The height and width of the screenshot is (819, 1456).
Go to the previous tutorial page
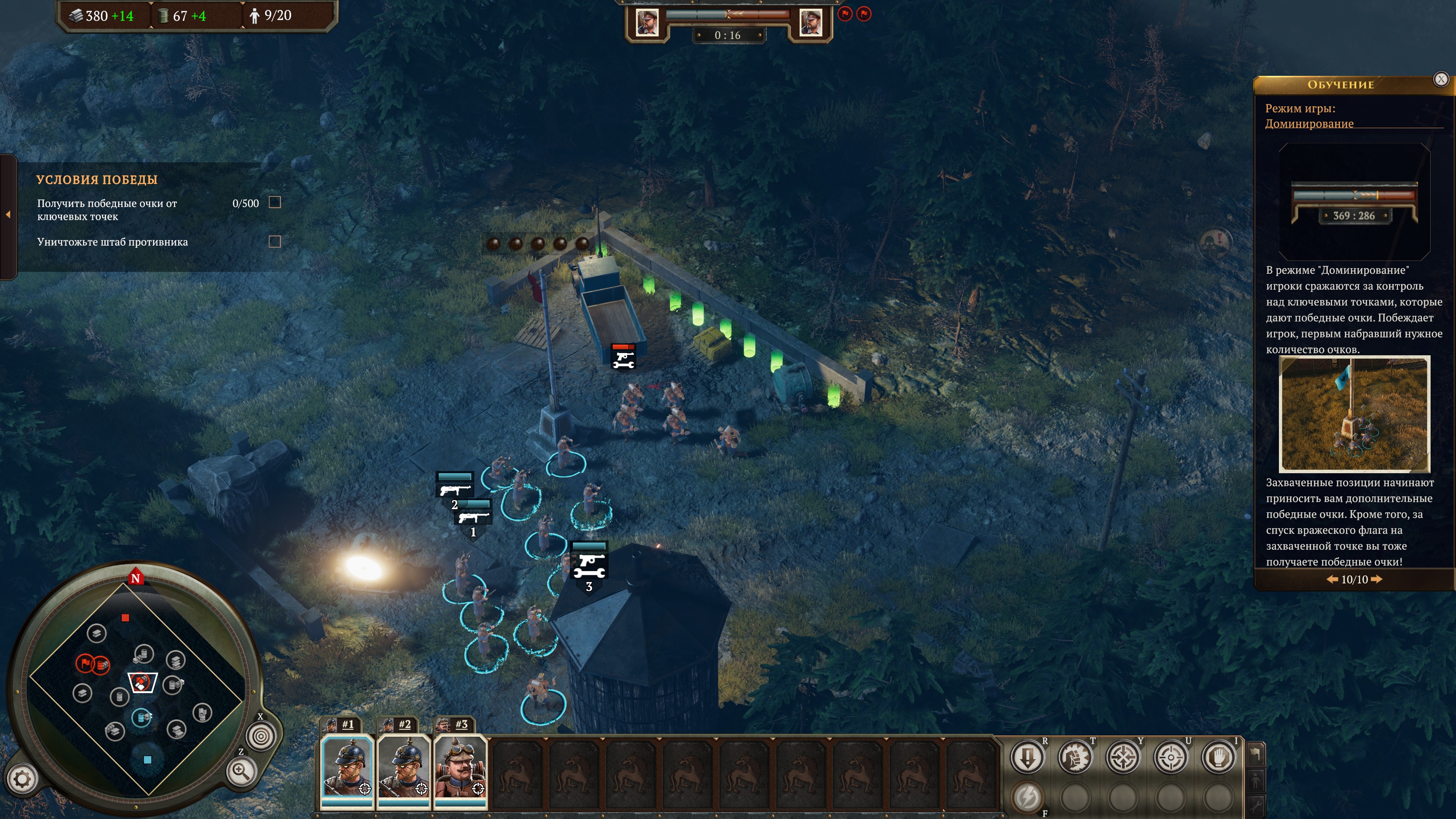pyautogui.click(x=1332, y=579)
